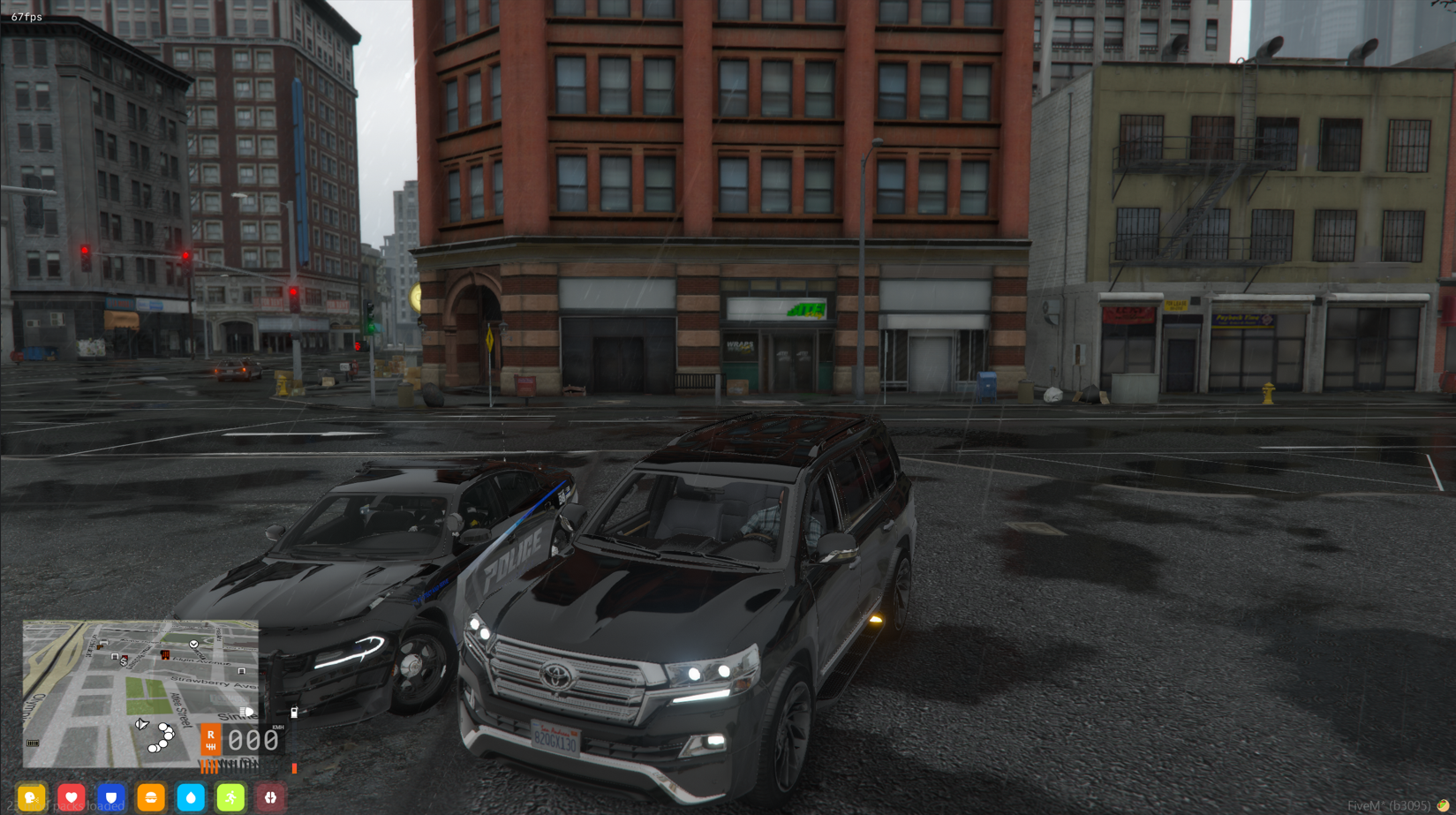
Task: Click the headlight indicator icon
Action: [x=247, y=712]
